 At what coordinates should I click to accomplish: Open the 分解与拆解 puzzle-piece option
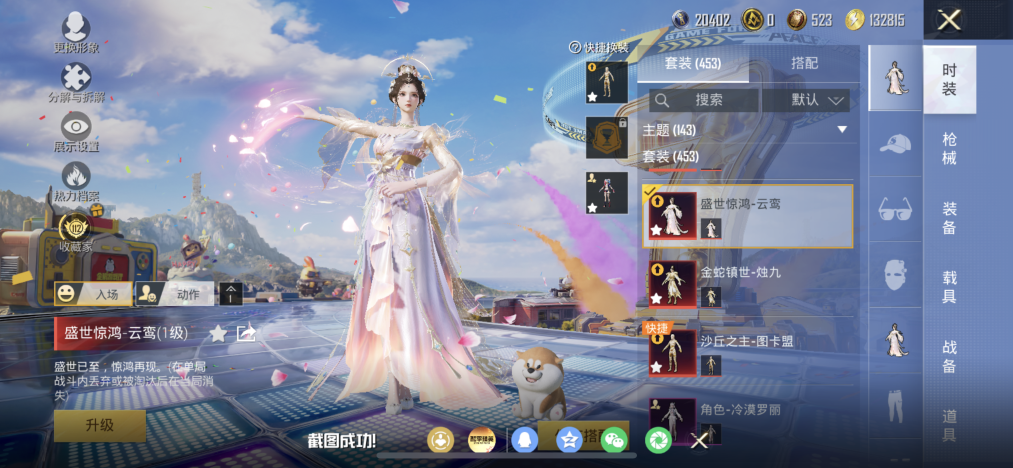pyautogui.click(x=76, y=82)
